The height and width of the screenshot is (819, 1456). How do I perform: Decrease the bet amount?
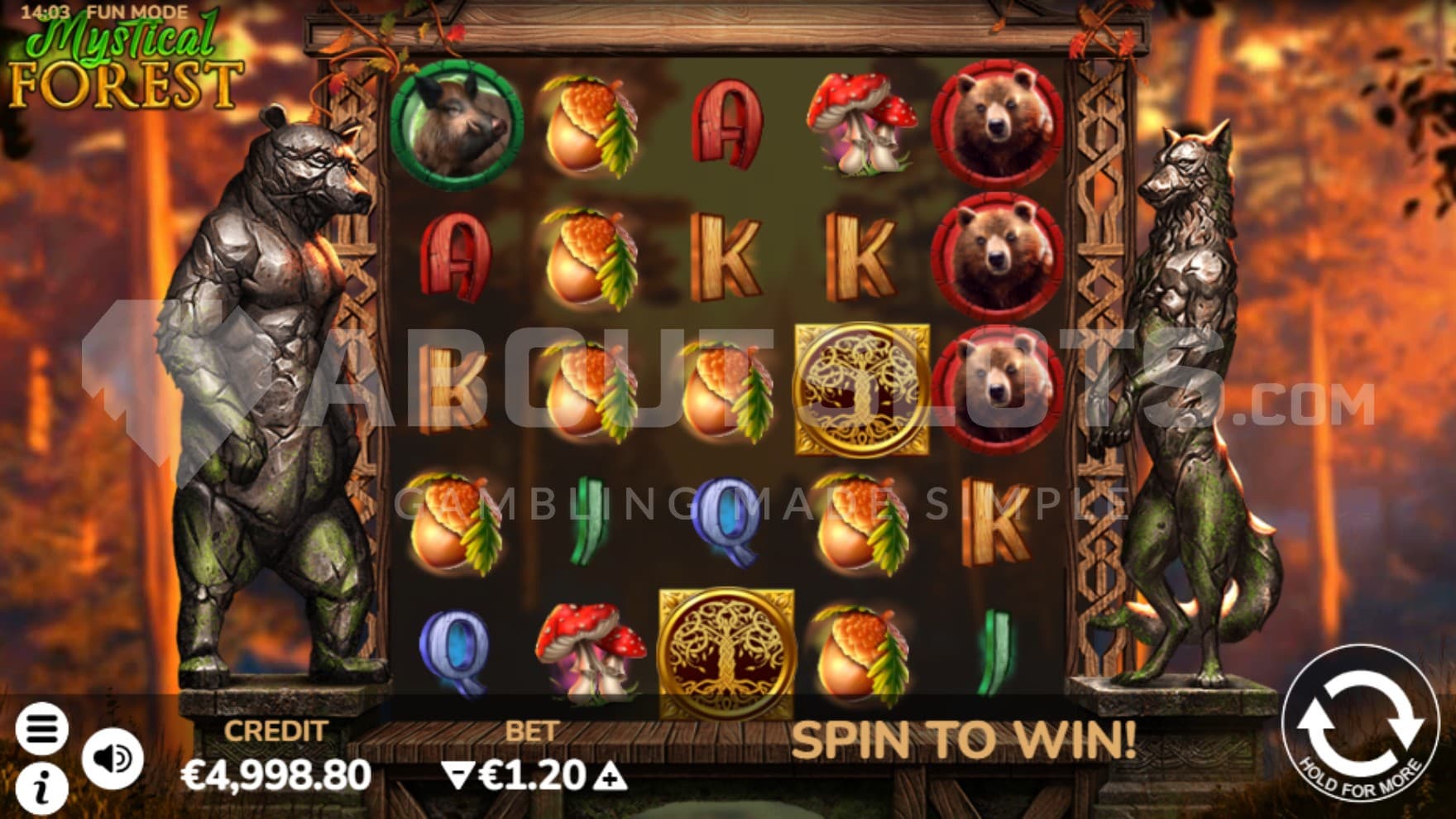pos(456,776)
